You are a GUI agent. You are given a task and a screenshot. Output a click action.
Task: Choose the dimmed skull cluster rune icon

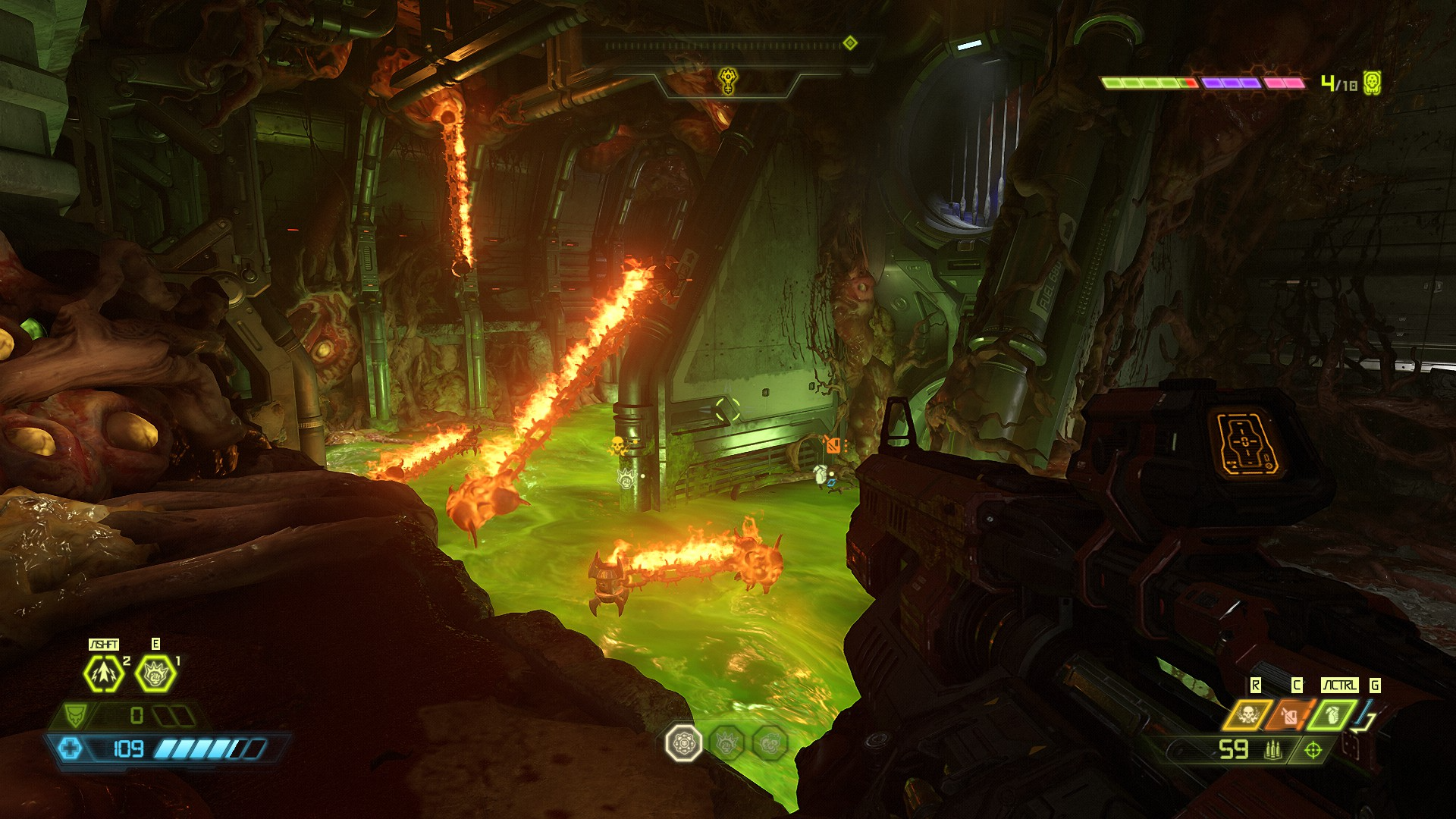click(x=770, y=743)
